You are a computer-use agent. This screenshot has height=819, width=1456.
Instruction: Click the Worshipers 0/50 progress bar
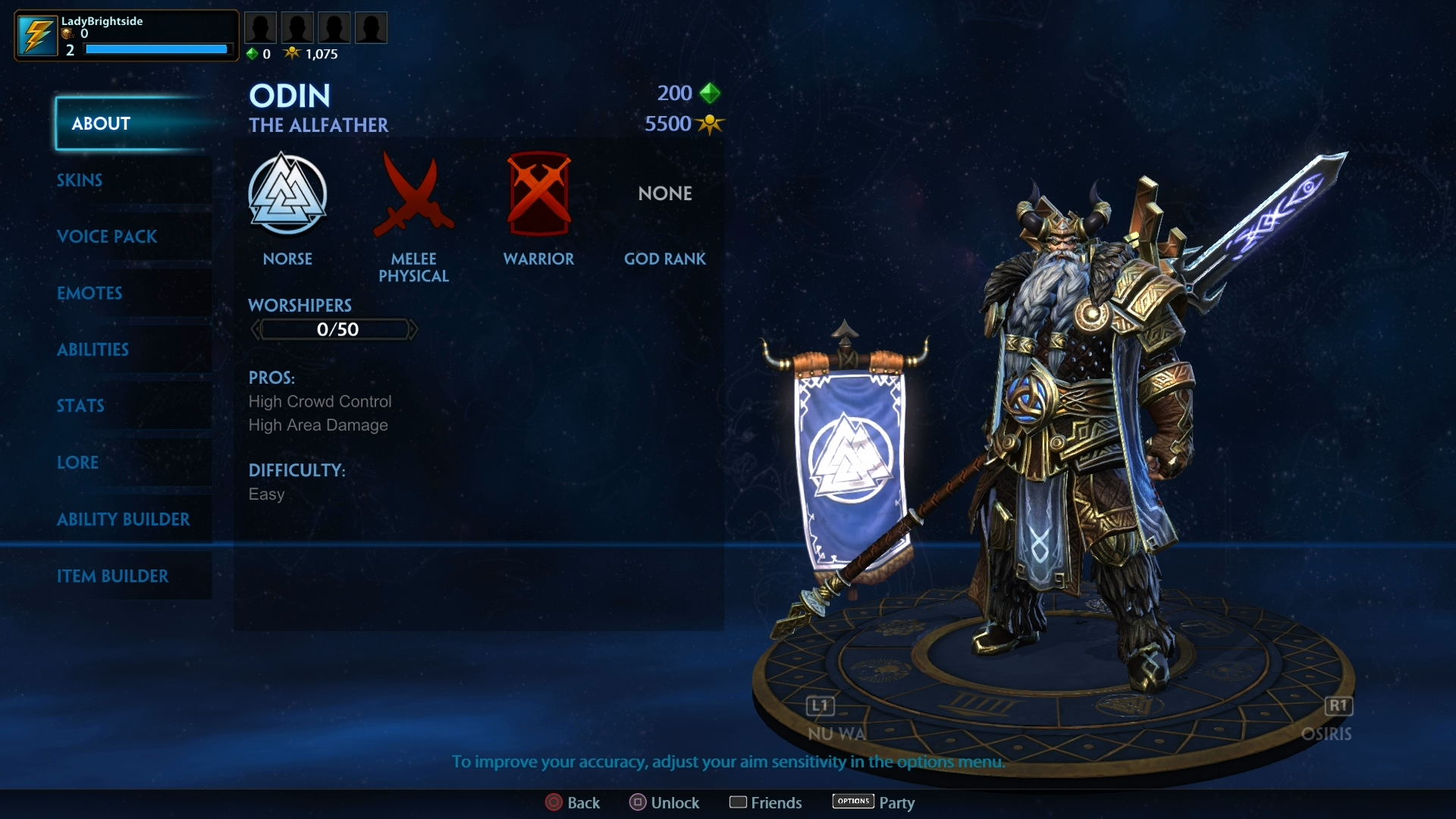[334, 329]
